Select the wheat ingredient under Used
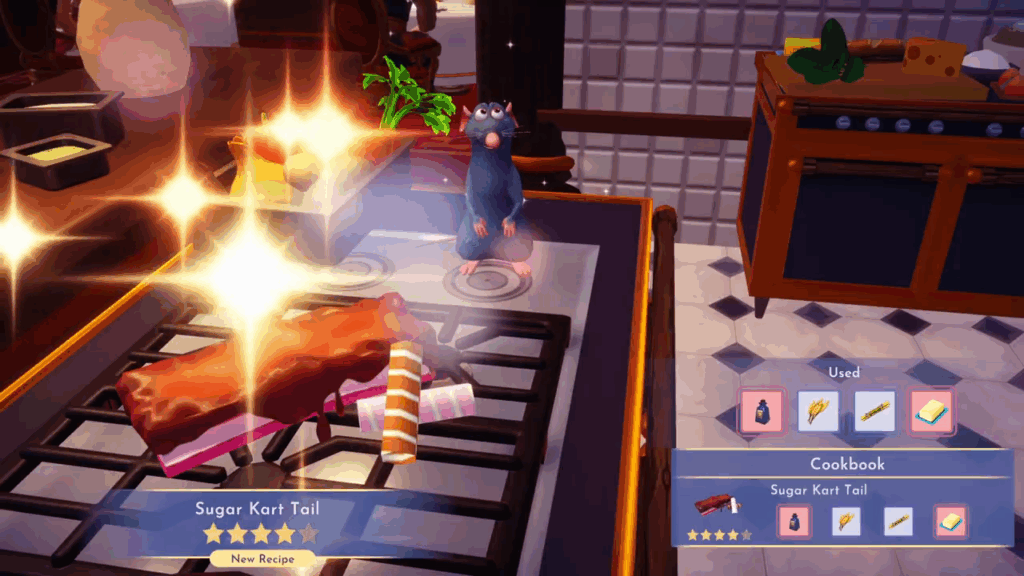The height and width of the screenshot is (576, 1024). tap(818, 411)
